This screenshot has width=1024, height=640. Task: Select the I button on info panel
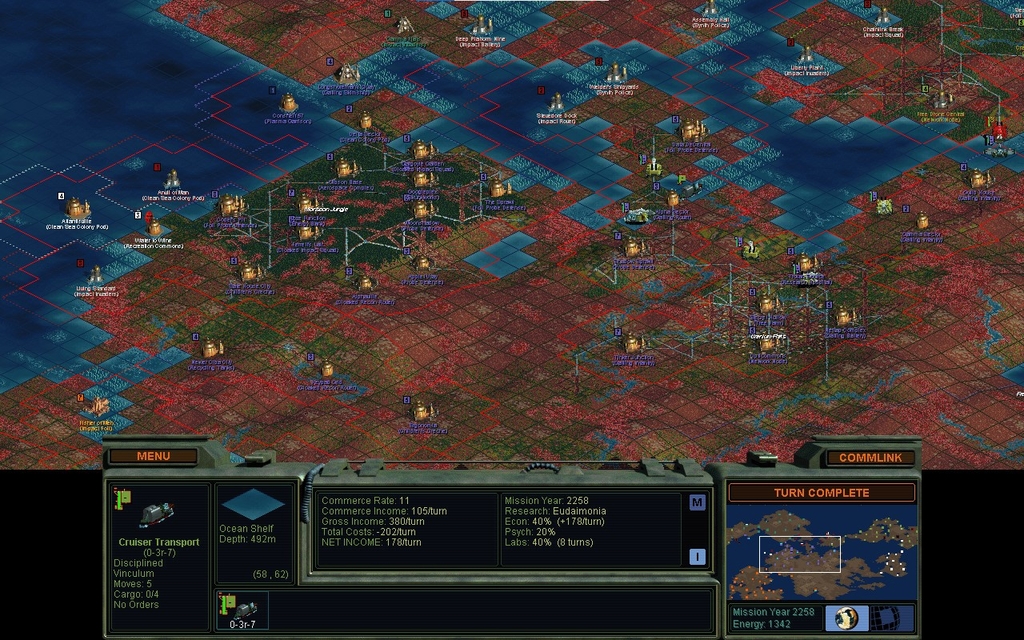coord(697,556)
